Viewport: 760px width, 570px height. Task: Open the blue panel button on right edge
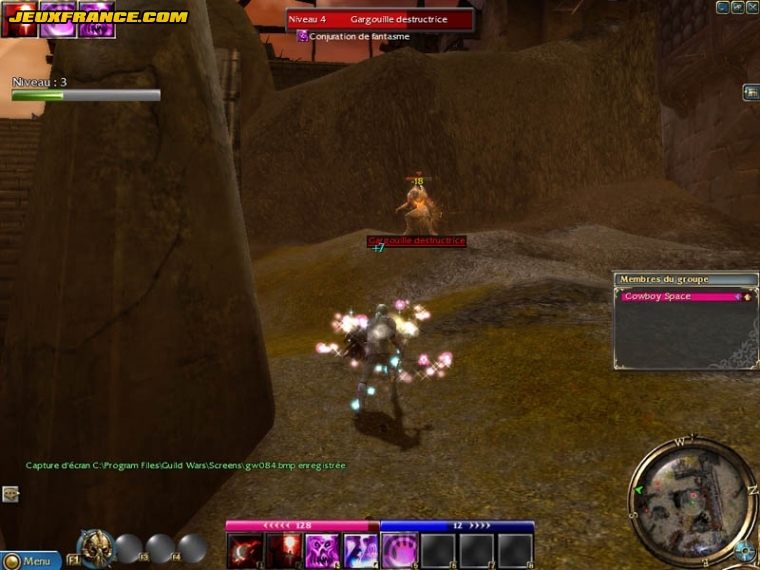click(750, 93)
